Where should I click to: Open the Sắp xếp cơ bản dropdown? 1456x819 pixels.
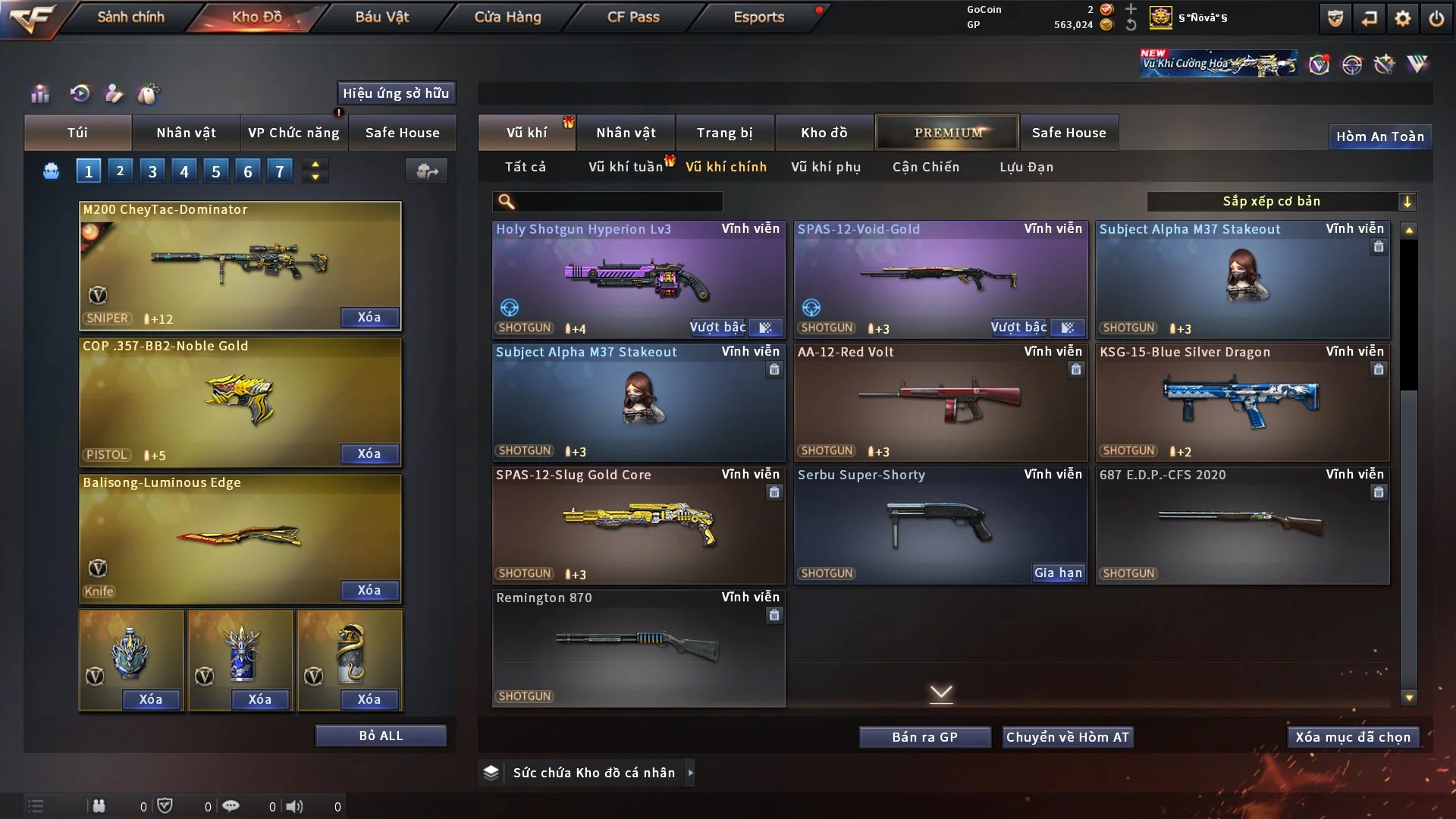(x=1281, y=201)
